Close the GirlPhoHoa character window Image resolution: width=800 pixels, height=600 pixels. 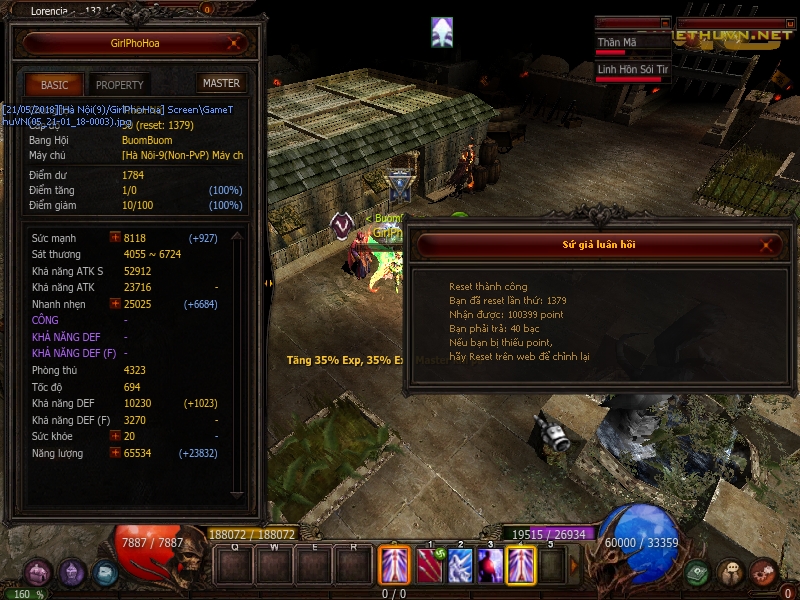click(x=234, y=43)
